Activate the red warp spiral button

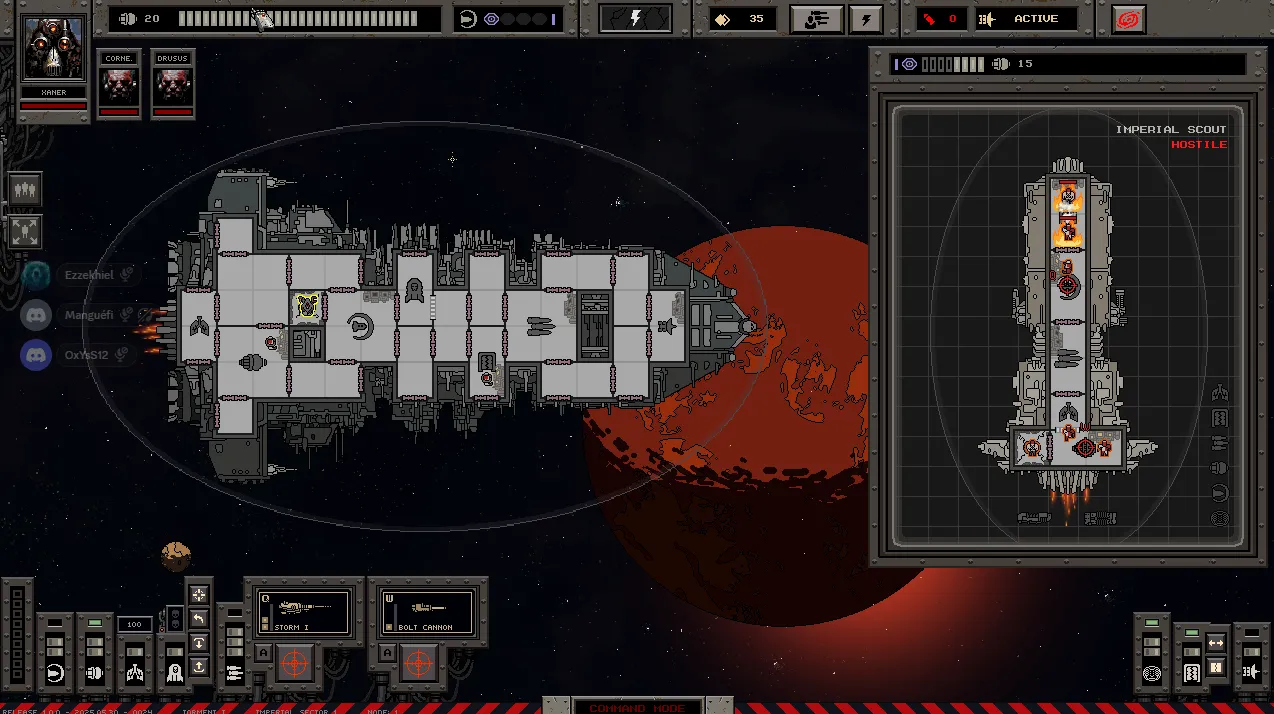point(1129,19)
